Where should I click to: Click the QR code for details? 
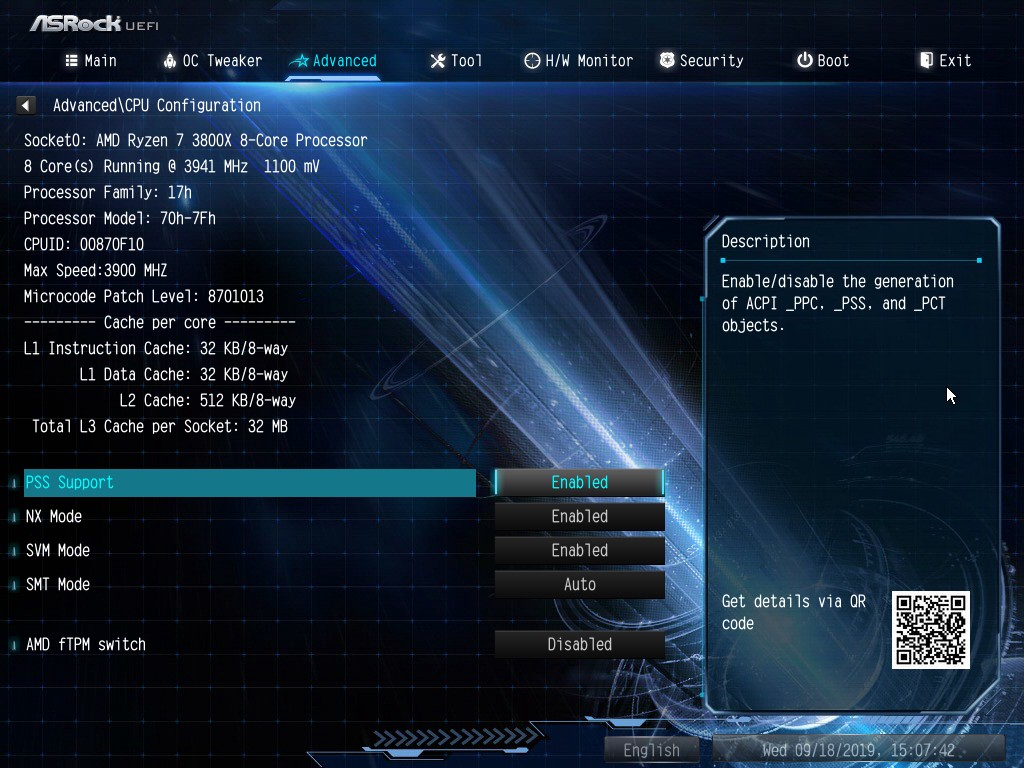930,630
